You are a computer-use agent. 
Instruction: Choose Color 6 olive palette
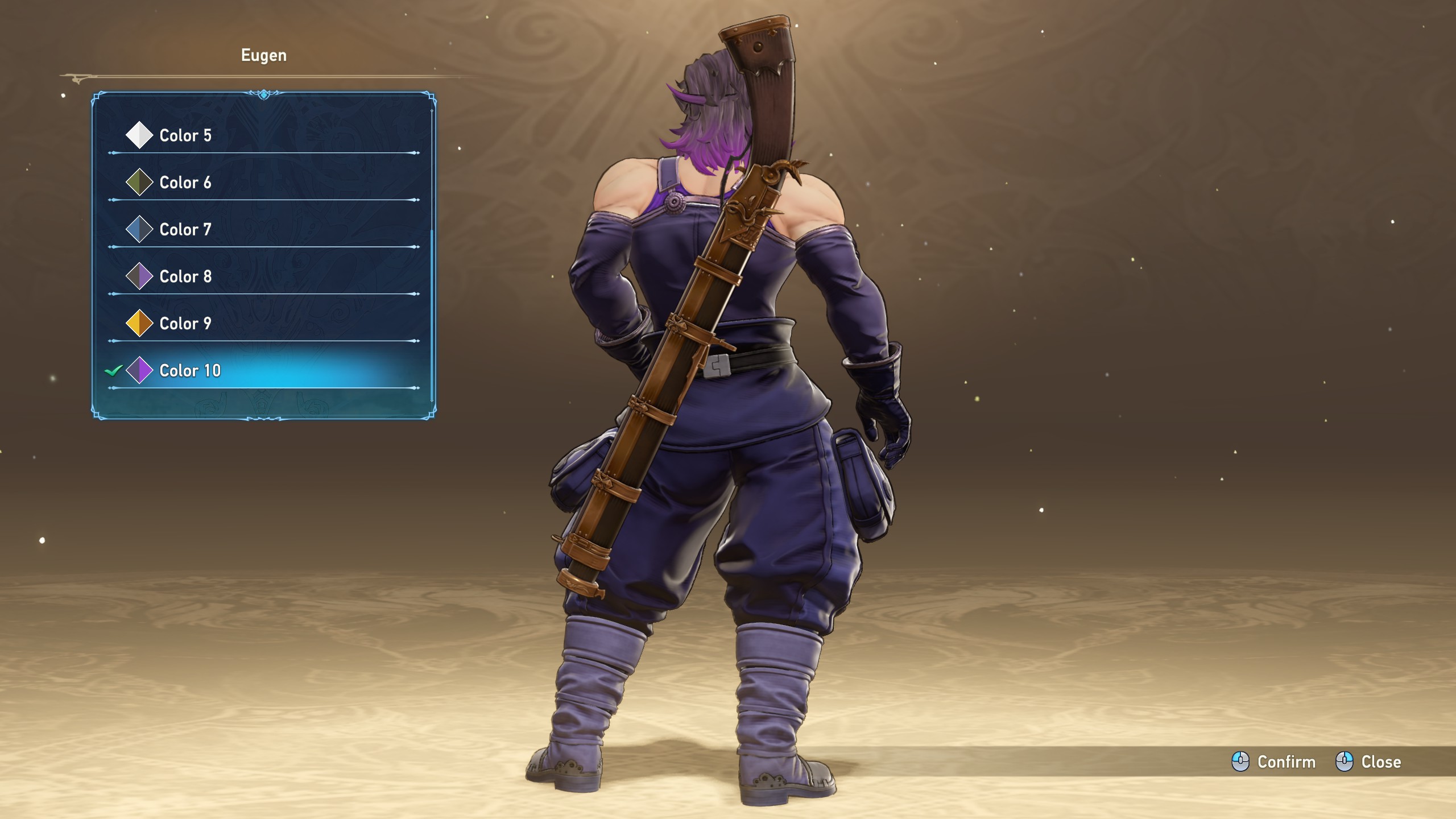[x=185, y=183]
